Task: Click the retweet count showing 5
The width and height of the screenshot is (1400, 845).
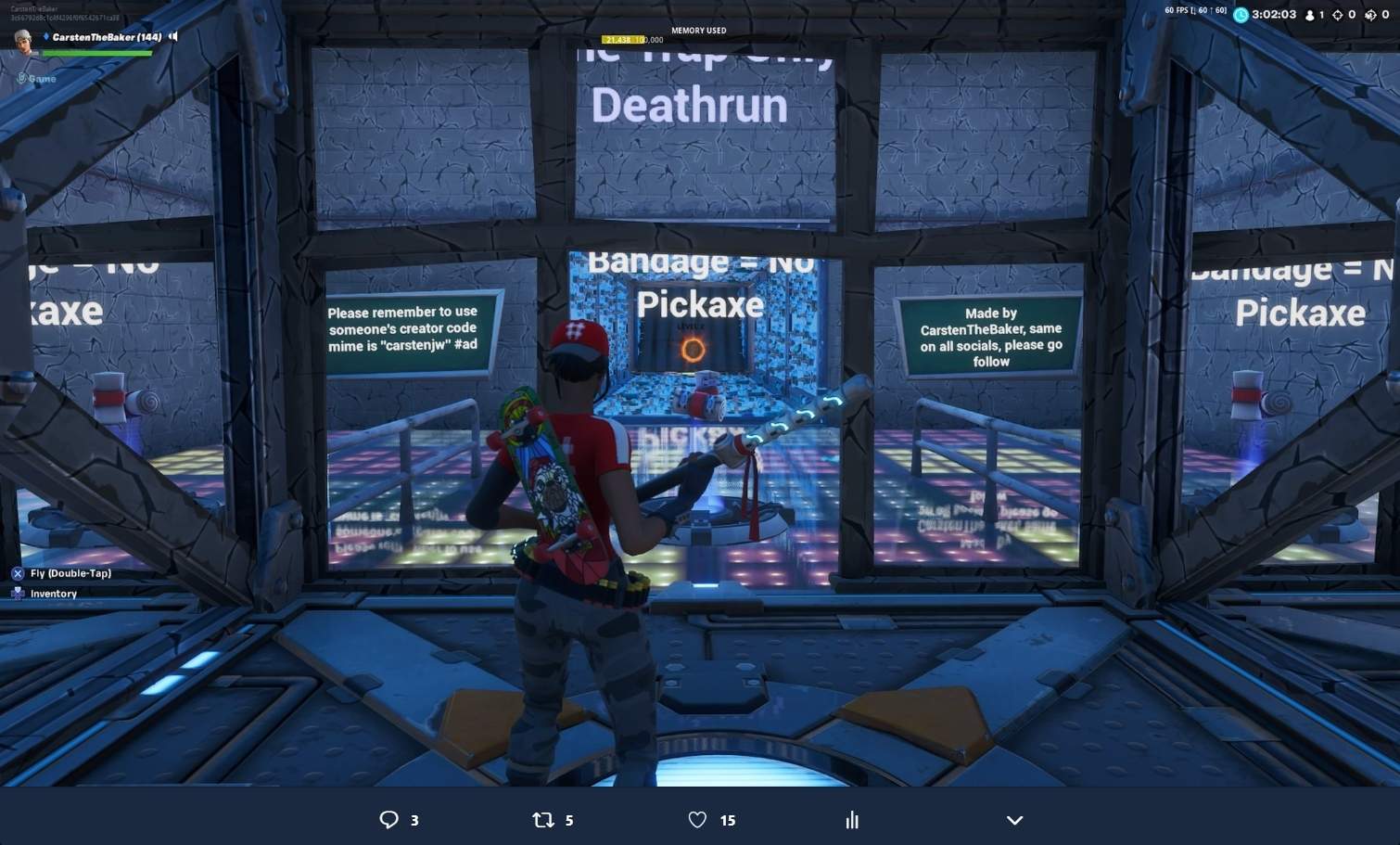Action: [x=569, y=820]
